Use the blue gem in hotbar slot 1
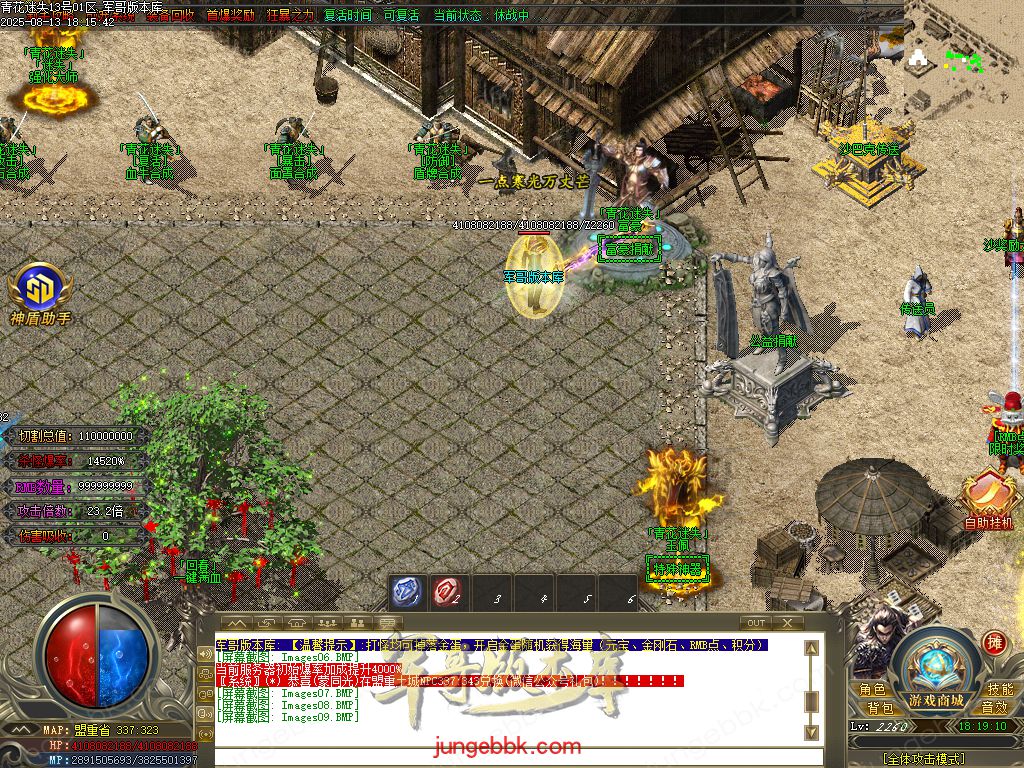 [x=405, y=593]
